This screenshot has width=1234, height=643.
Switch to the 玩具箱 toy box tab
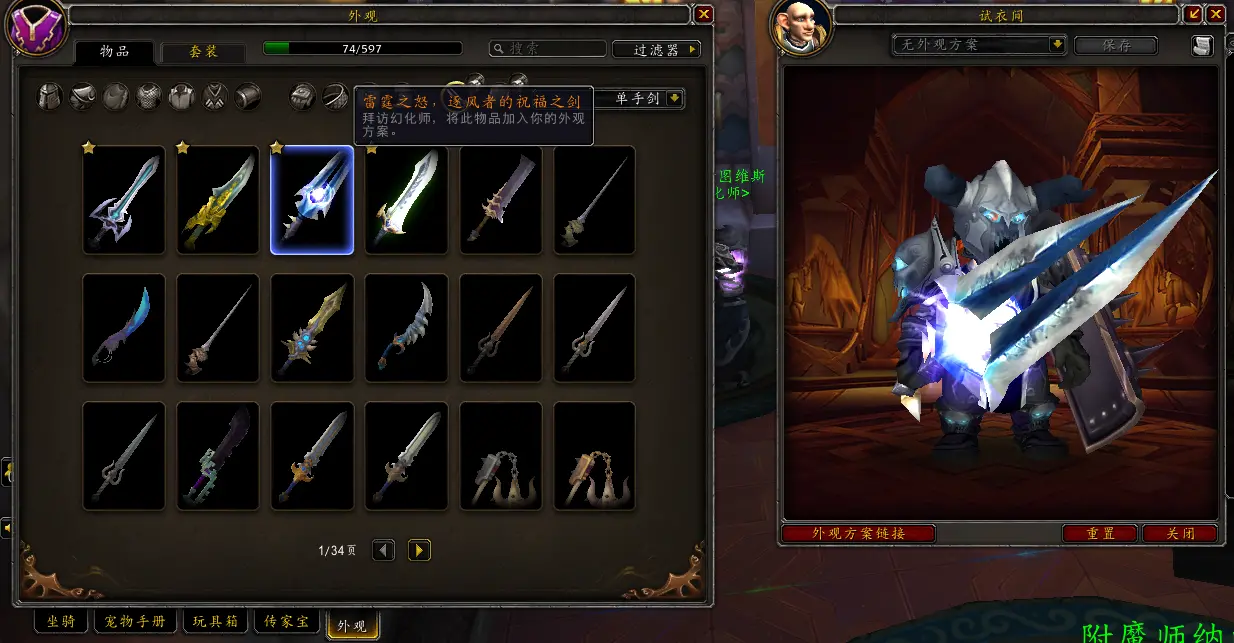click(x=216, y=622)
